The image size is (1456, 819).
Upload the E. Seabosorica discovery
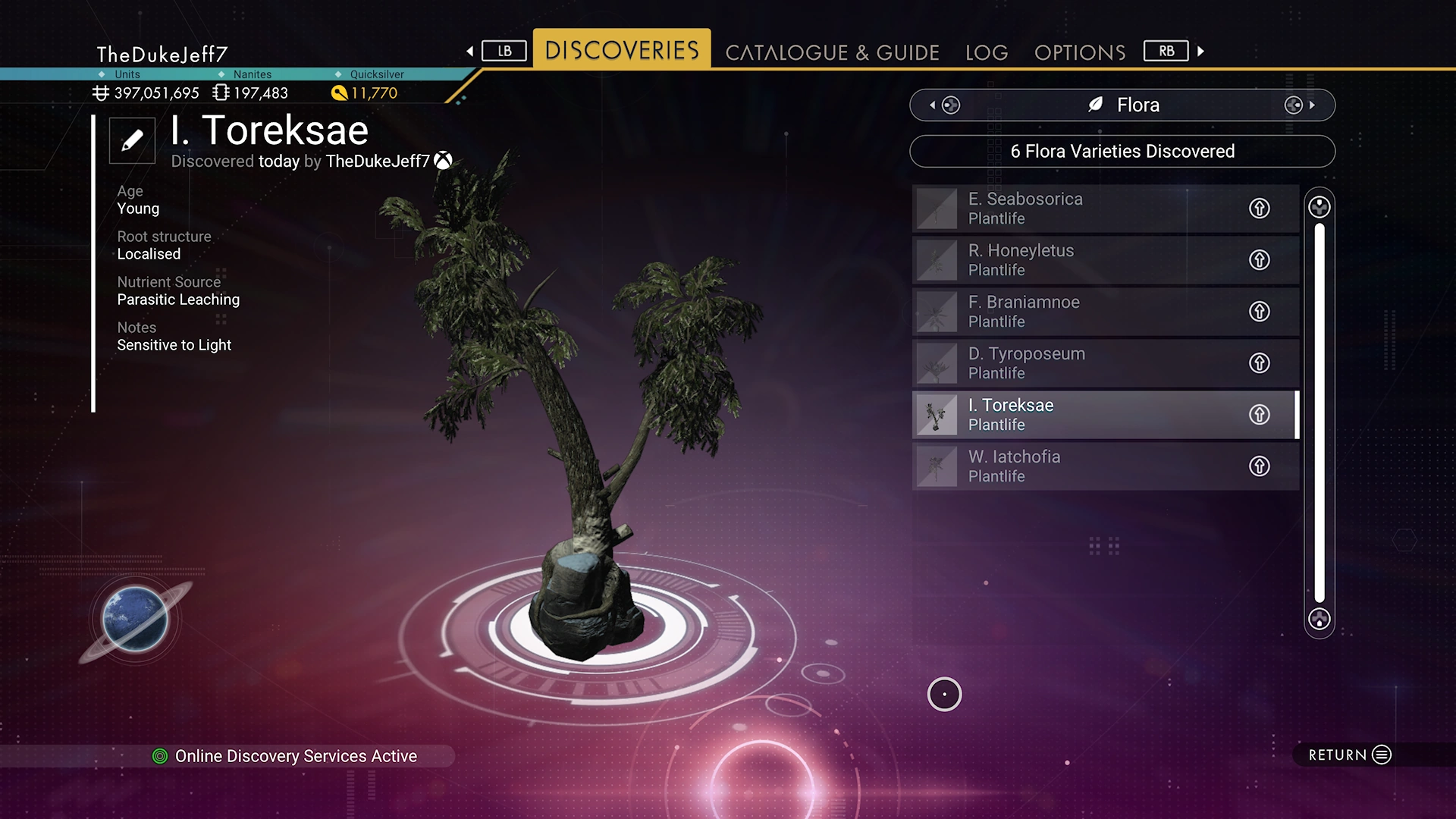pyautogui.click(x=1260, y=209)
